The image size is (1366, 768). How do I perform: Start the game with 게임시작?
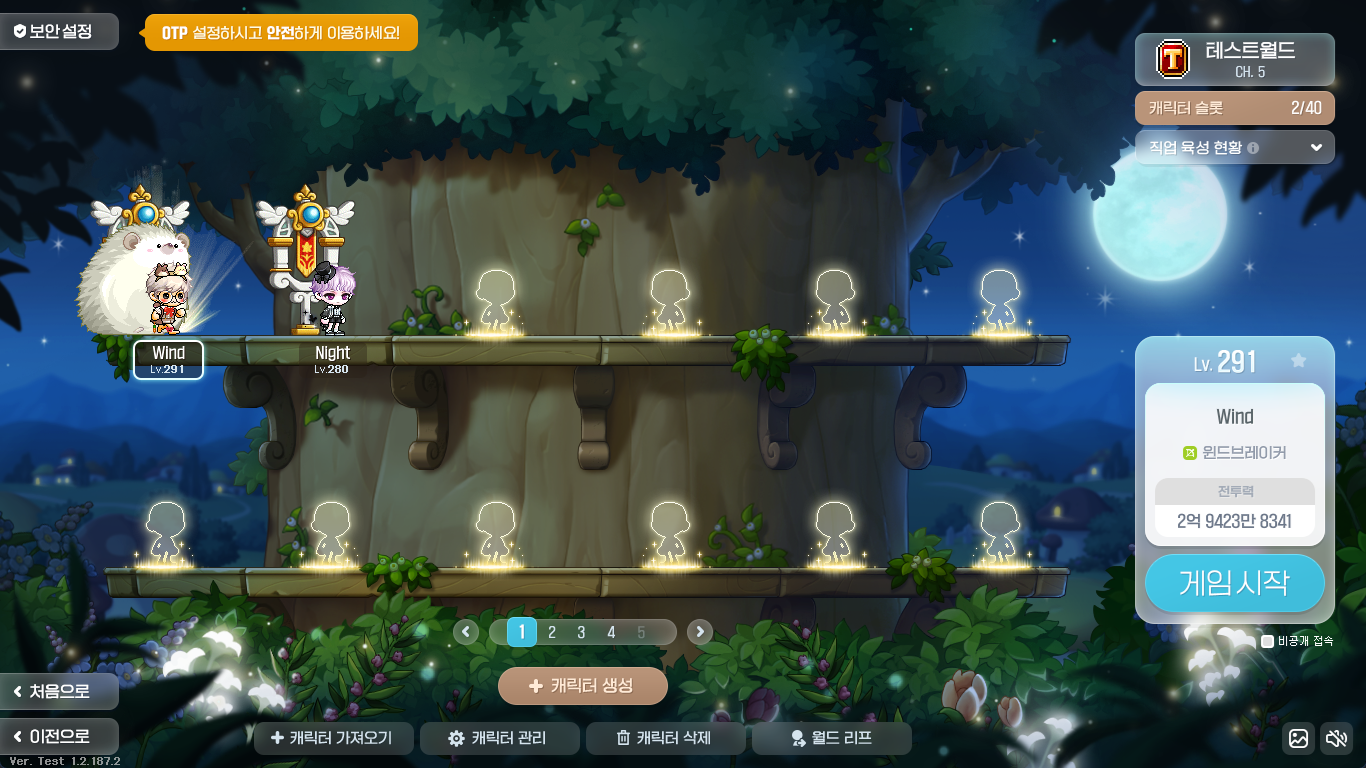(x=1234, y=582)
